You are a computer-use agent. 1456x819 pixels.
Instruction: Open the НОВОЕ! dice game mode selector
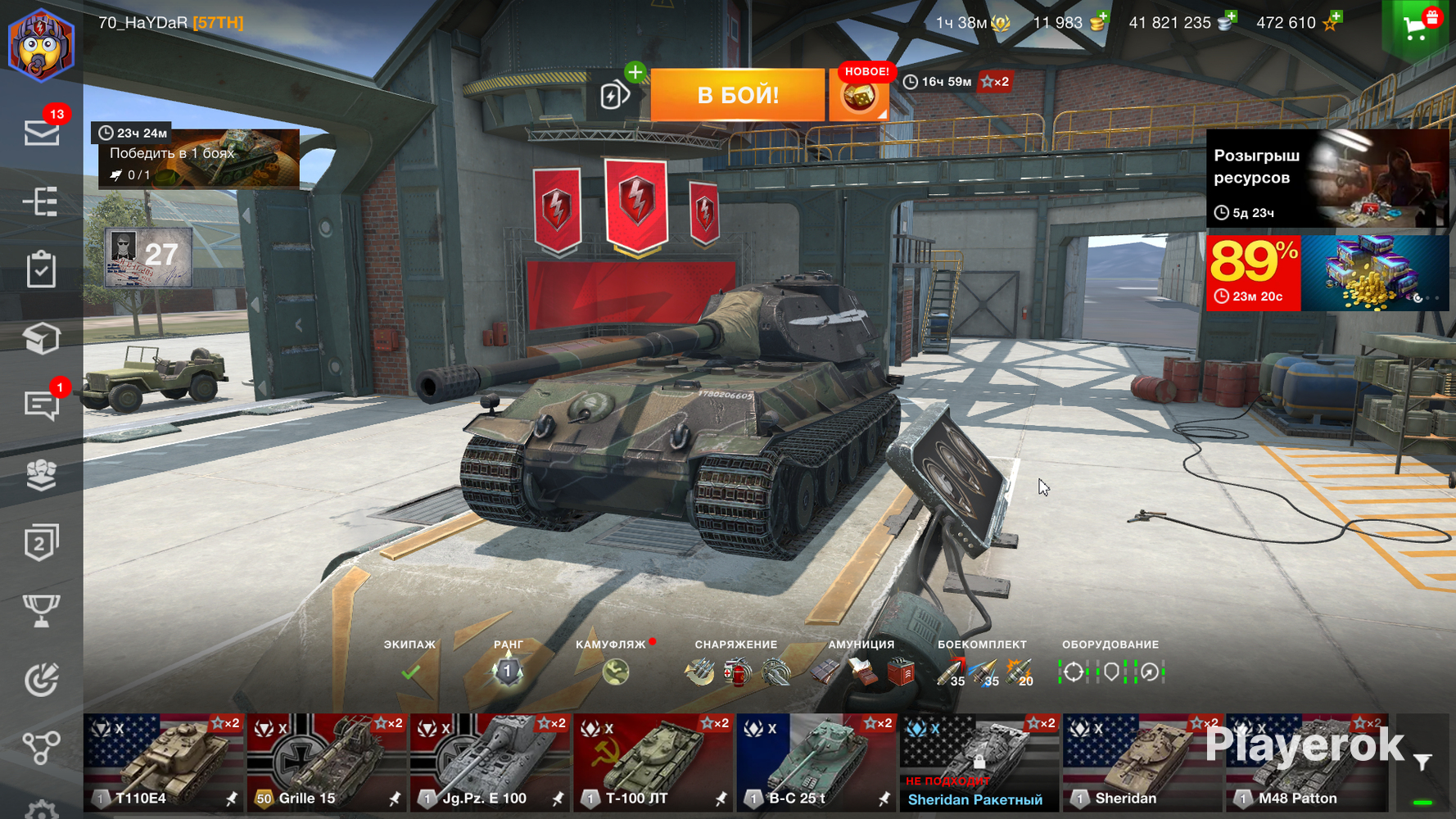[859, 97]
